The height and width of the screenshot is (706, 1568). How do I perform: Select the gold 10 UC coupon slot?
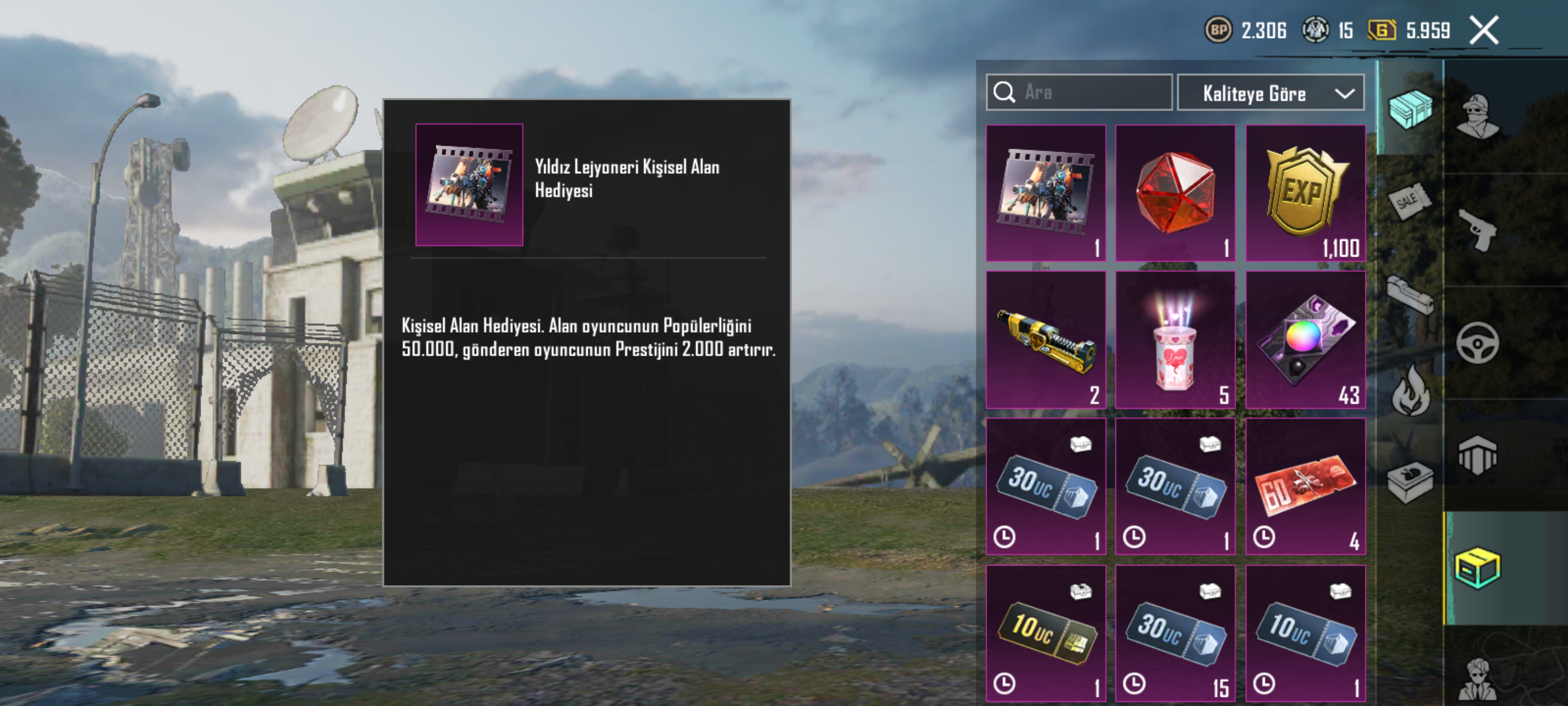pyautogui.click(x=1045, y=633)
